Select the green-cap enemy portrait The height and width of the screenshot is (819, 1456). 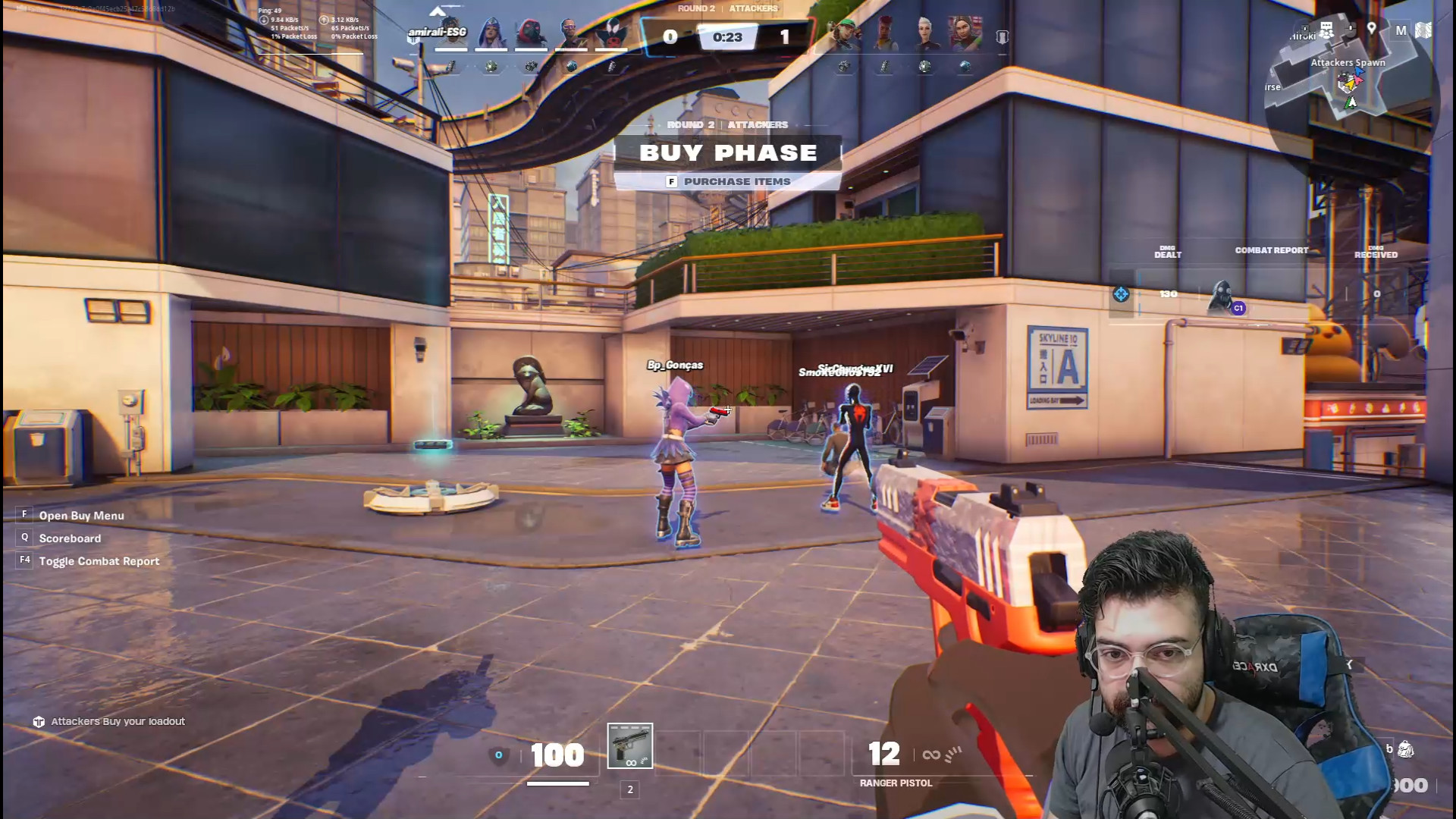click(x=844, y=33)
